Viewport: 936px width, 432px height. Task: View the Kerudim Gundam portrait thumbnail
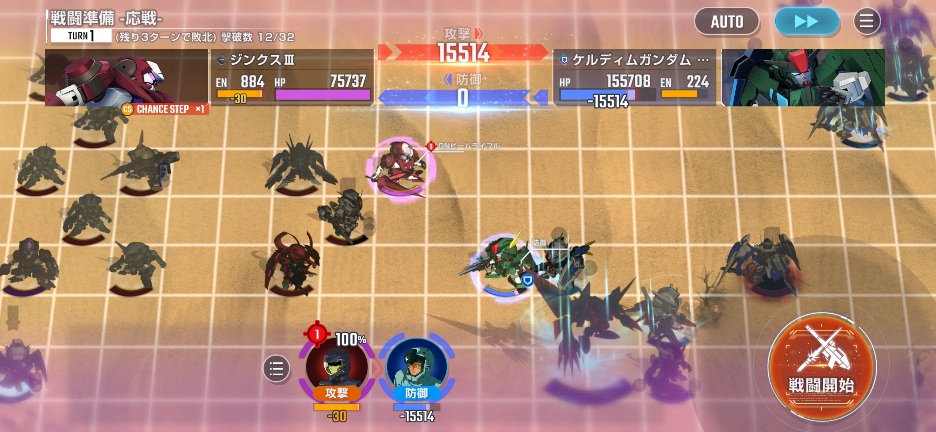pos(803,77)
